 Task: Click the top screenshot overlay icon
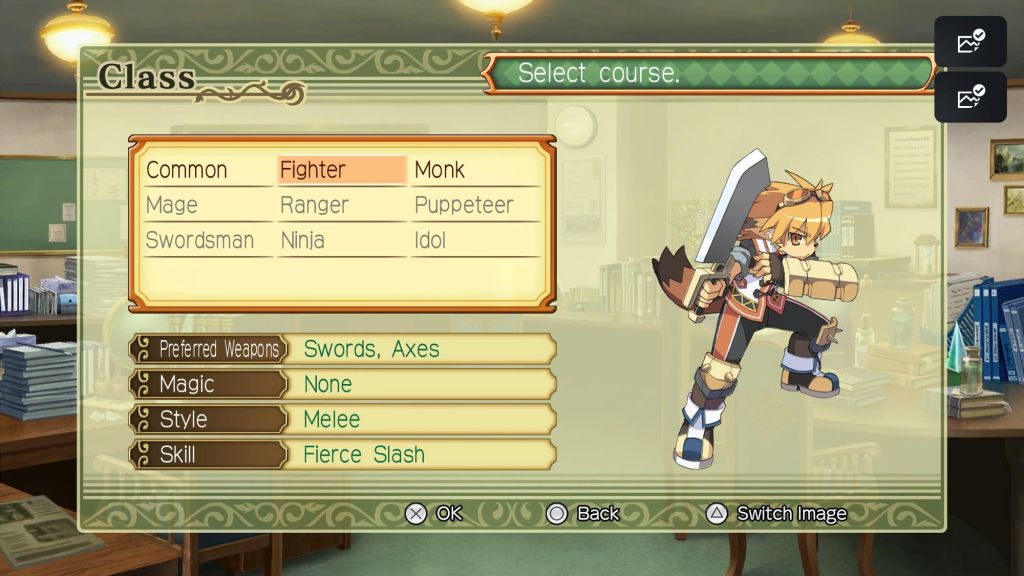pos(970,42)
